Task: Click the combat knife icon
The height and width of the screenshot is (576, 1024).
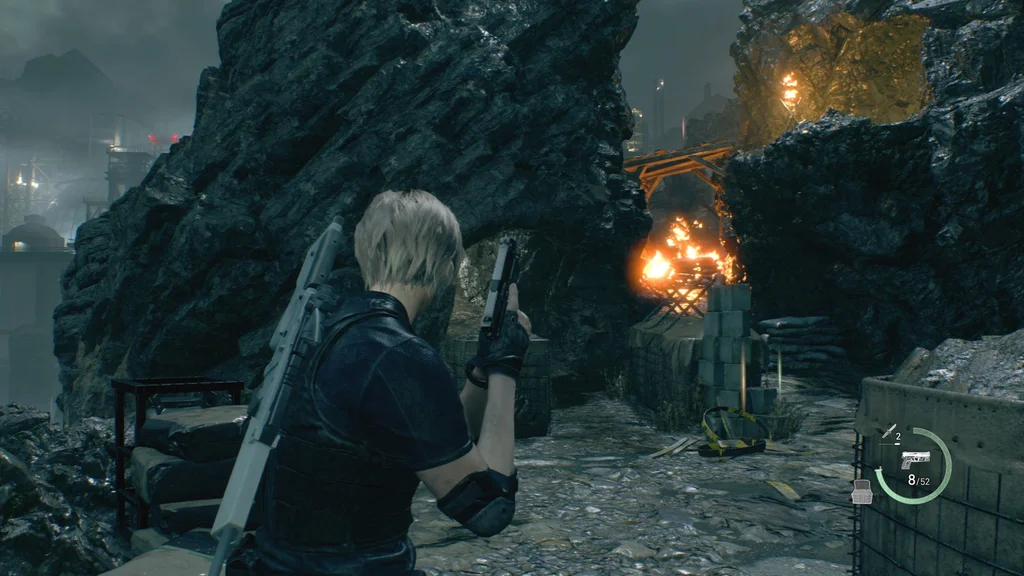Action: click(x=889, y=431)
